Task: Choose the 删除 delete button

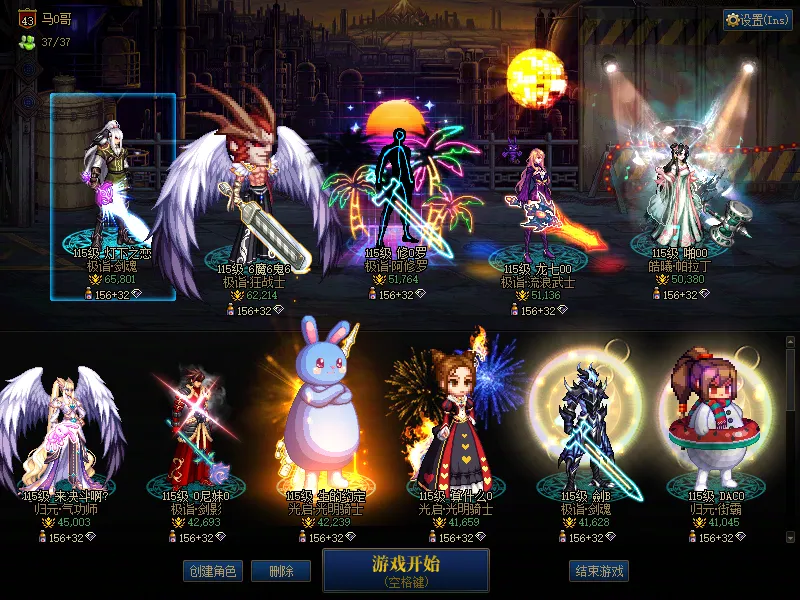Action: point(280,571)
